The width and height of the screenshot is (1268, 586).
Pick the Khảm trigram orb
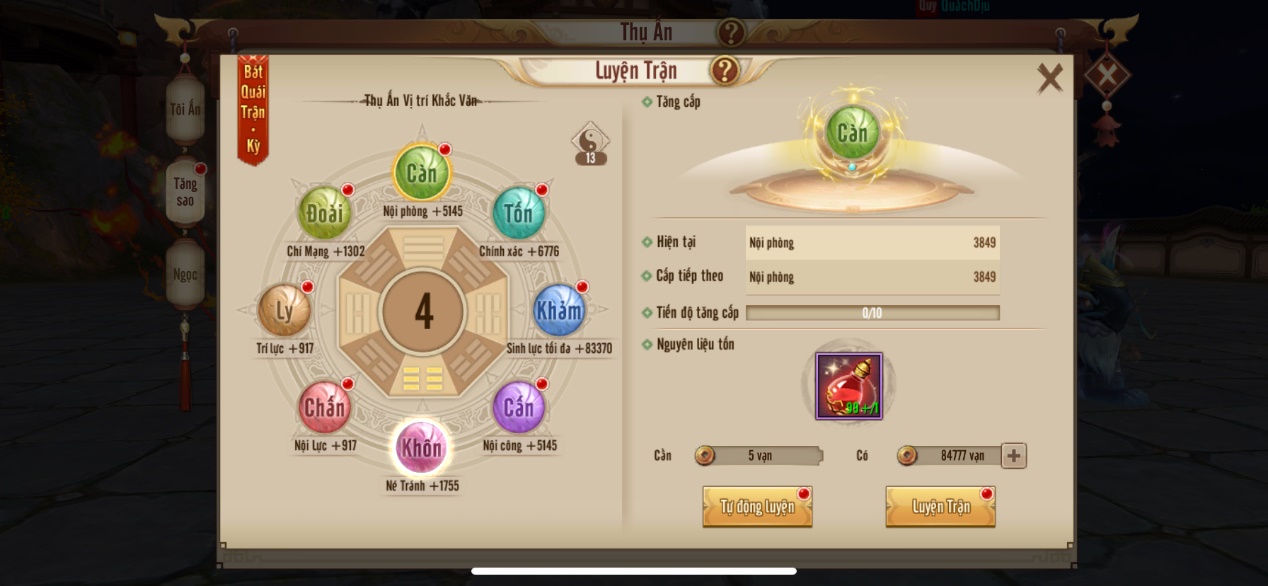(x=558, y=310)
